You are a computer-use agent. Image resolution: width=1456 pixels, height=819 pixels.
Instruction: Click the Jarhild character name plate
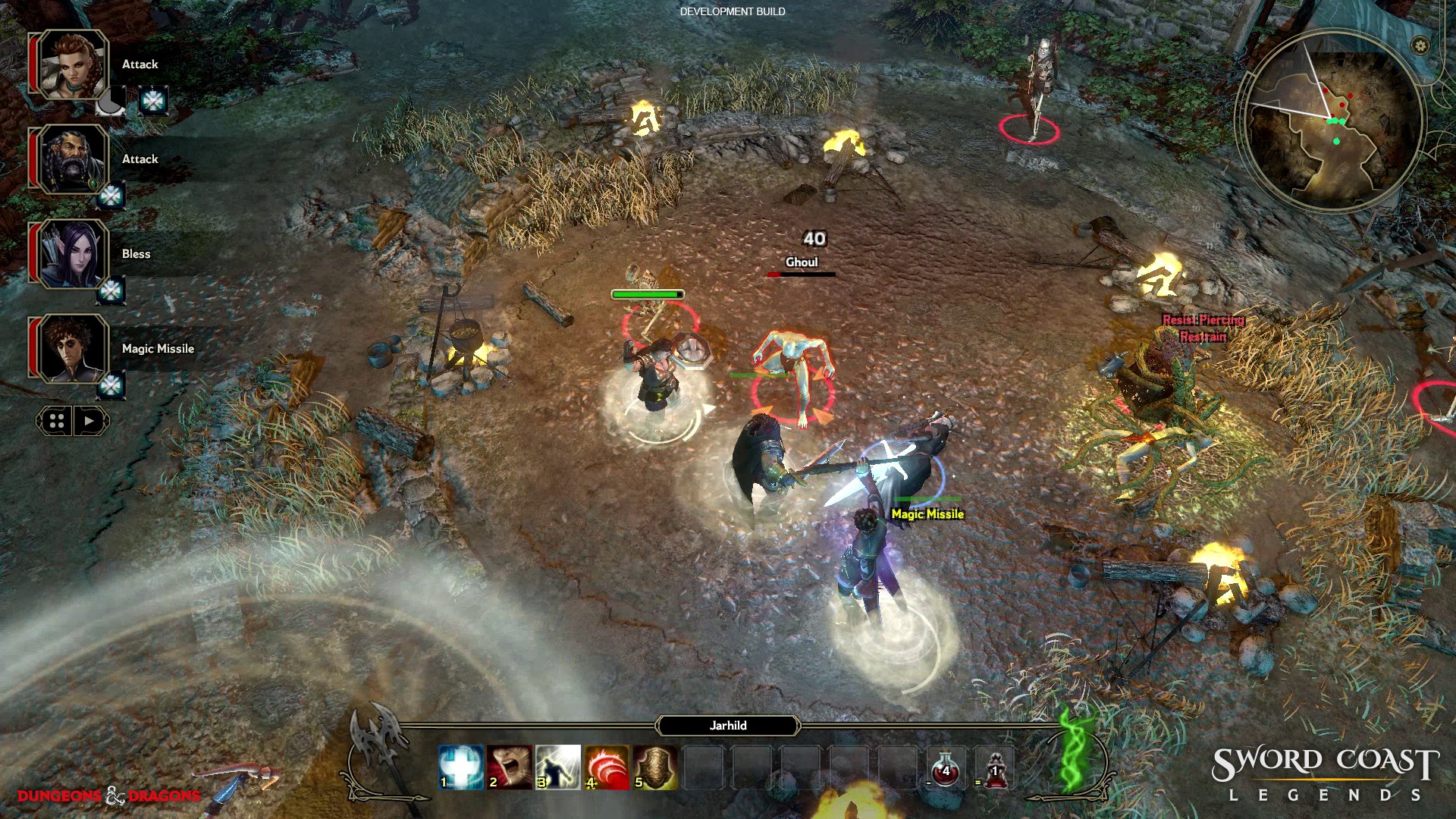(728, 726)
